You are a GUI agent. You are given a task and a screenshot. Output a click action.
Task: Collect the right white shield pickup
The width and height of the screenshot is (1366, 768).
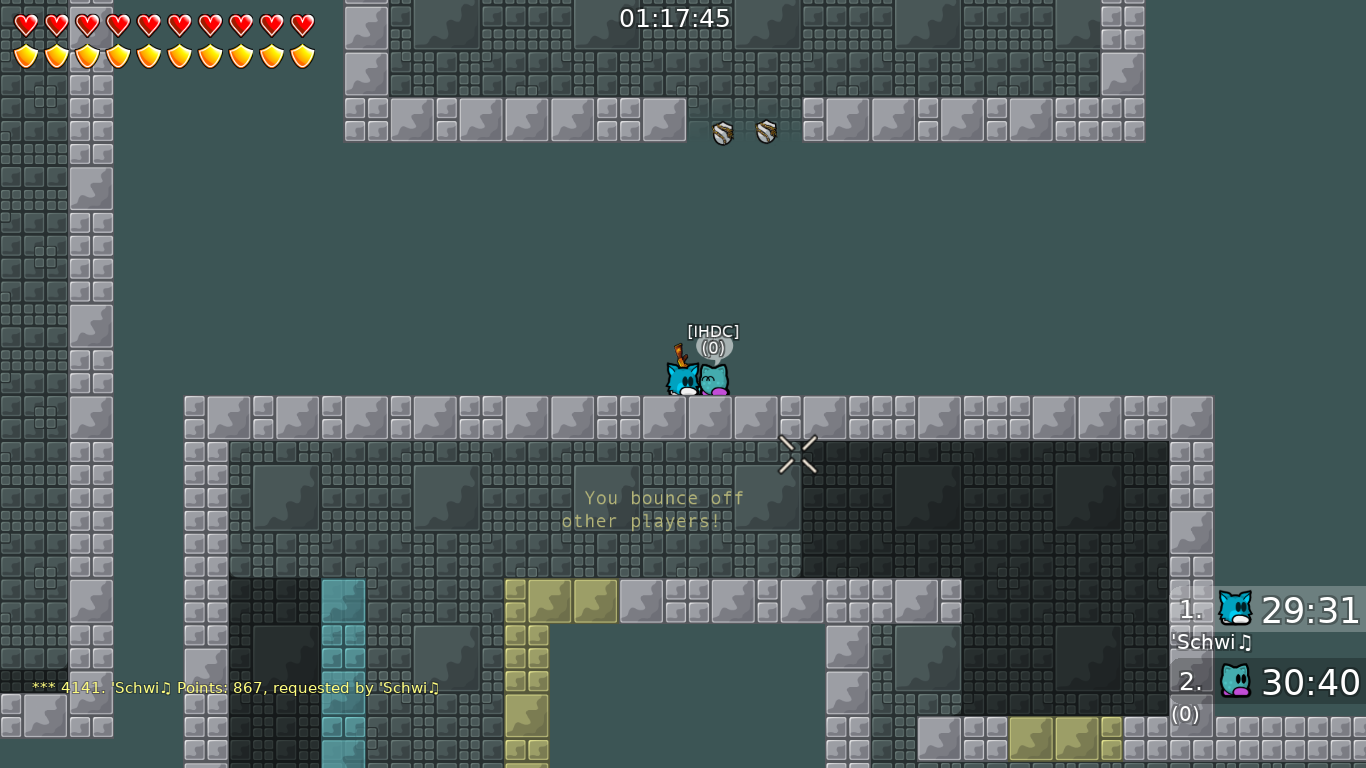coord(766,131)
